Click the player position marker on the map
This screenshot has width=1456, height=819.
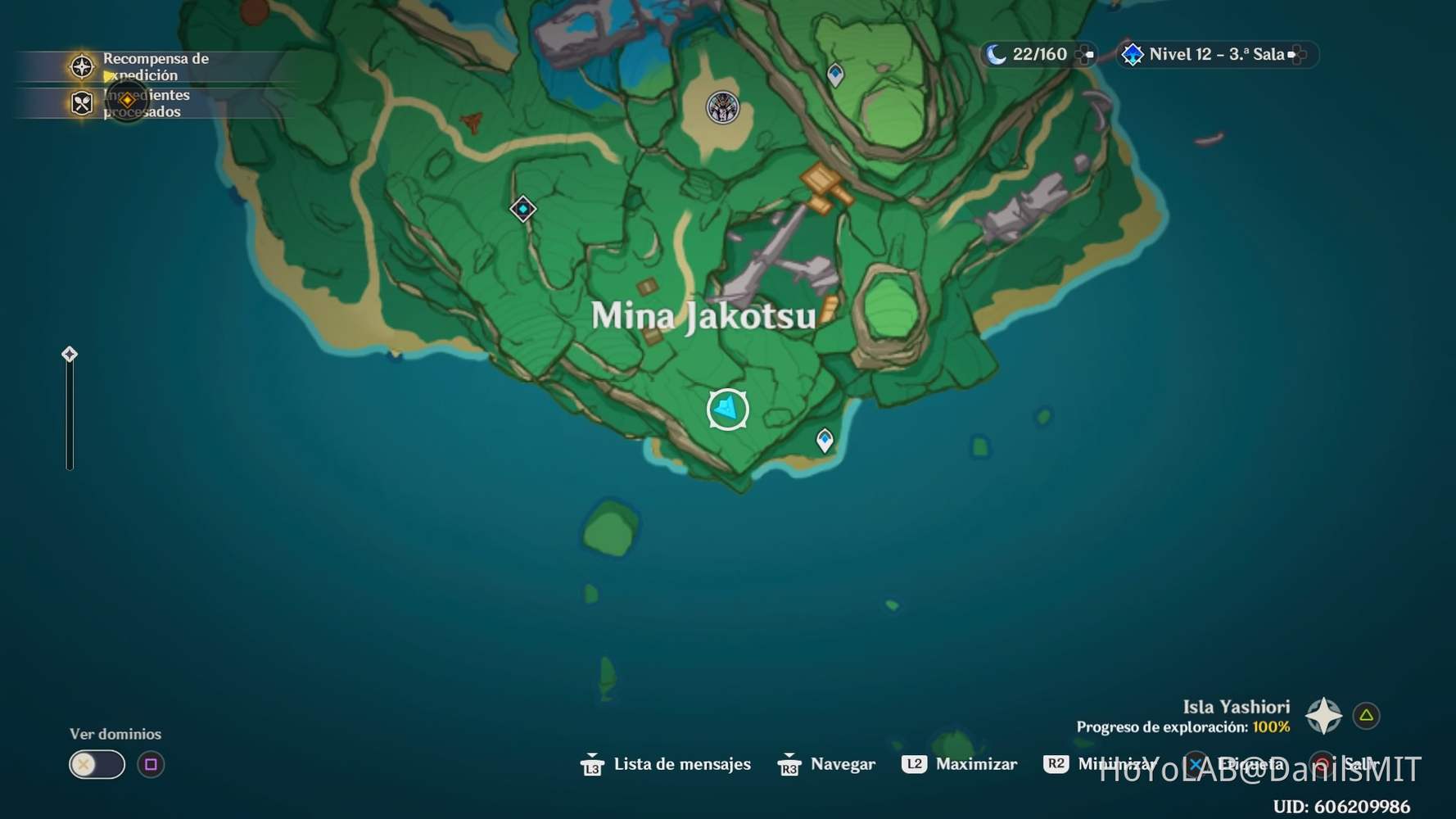point(727,408)
